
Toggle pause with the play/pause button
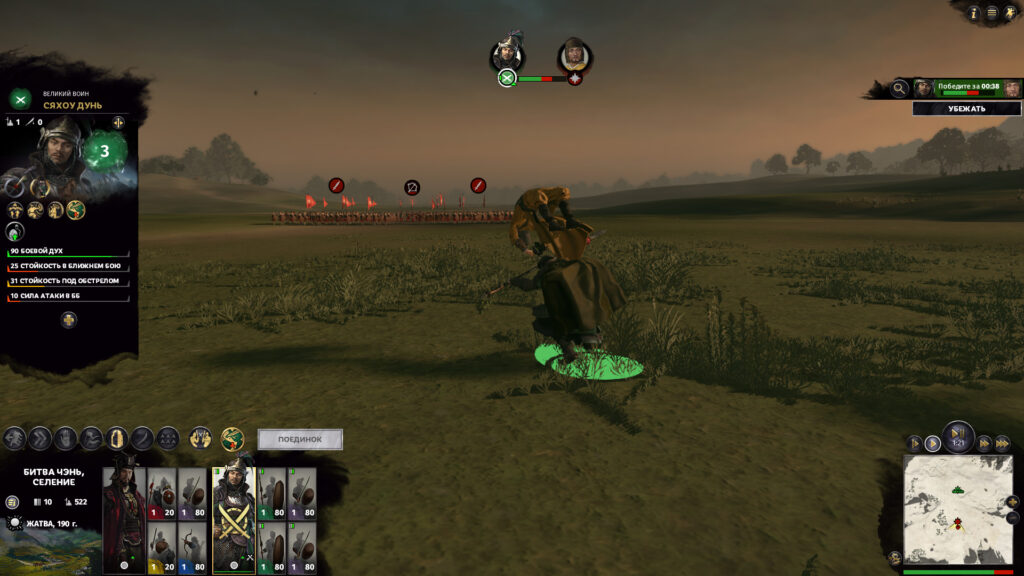(x=957, y=434)
